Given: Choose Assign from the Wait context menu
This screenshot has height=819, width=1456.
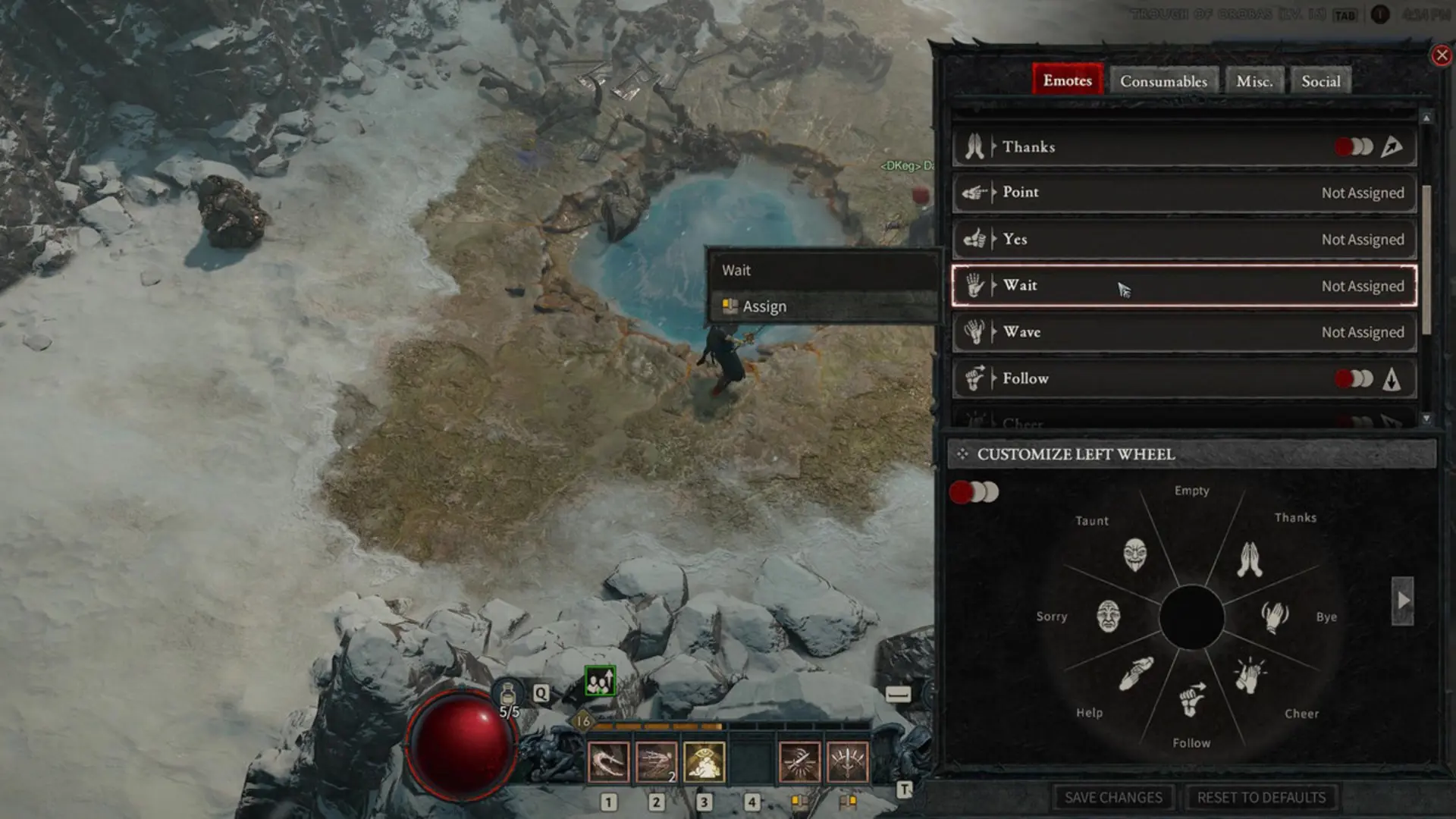Looking at the screenshot, I should coord(763,306).
